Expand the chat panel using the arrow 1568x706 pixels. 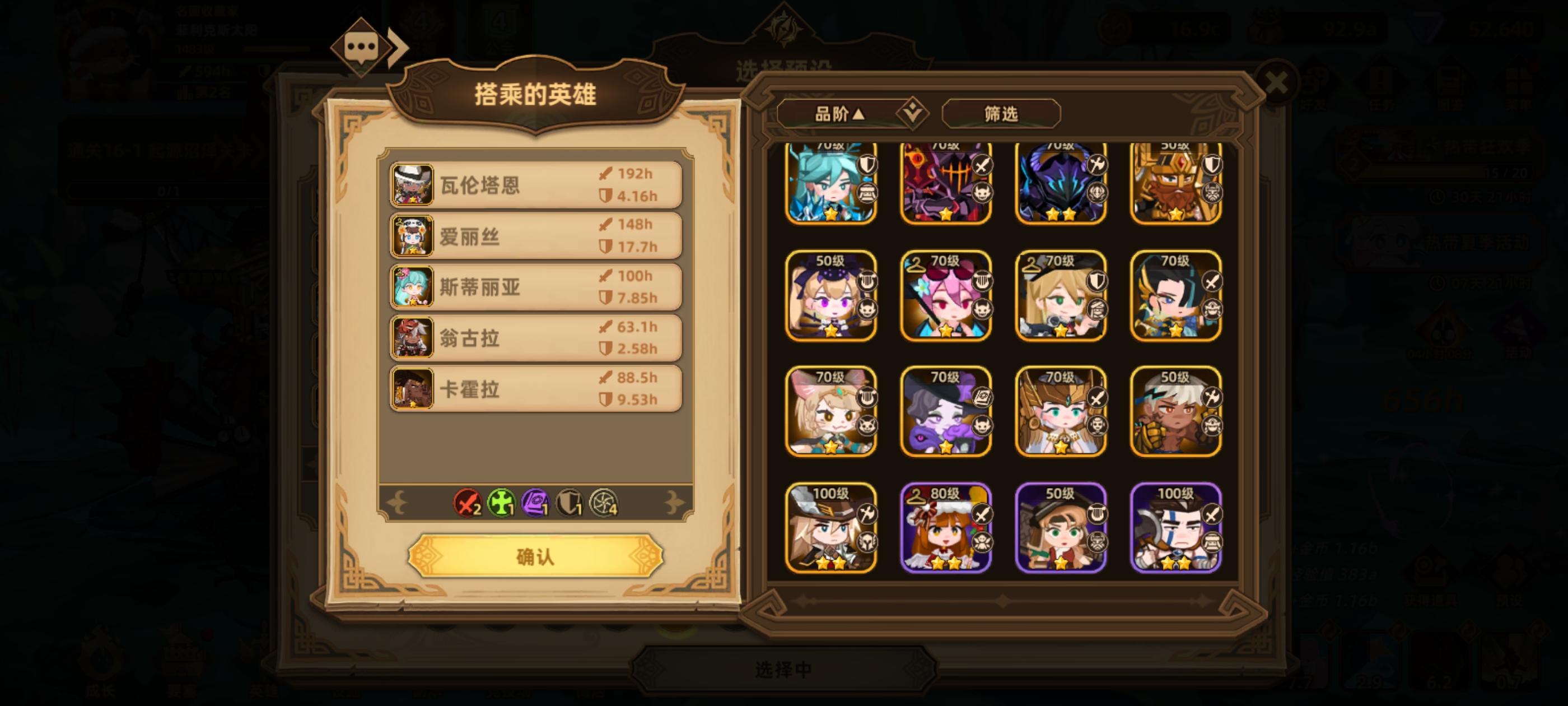396,48
